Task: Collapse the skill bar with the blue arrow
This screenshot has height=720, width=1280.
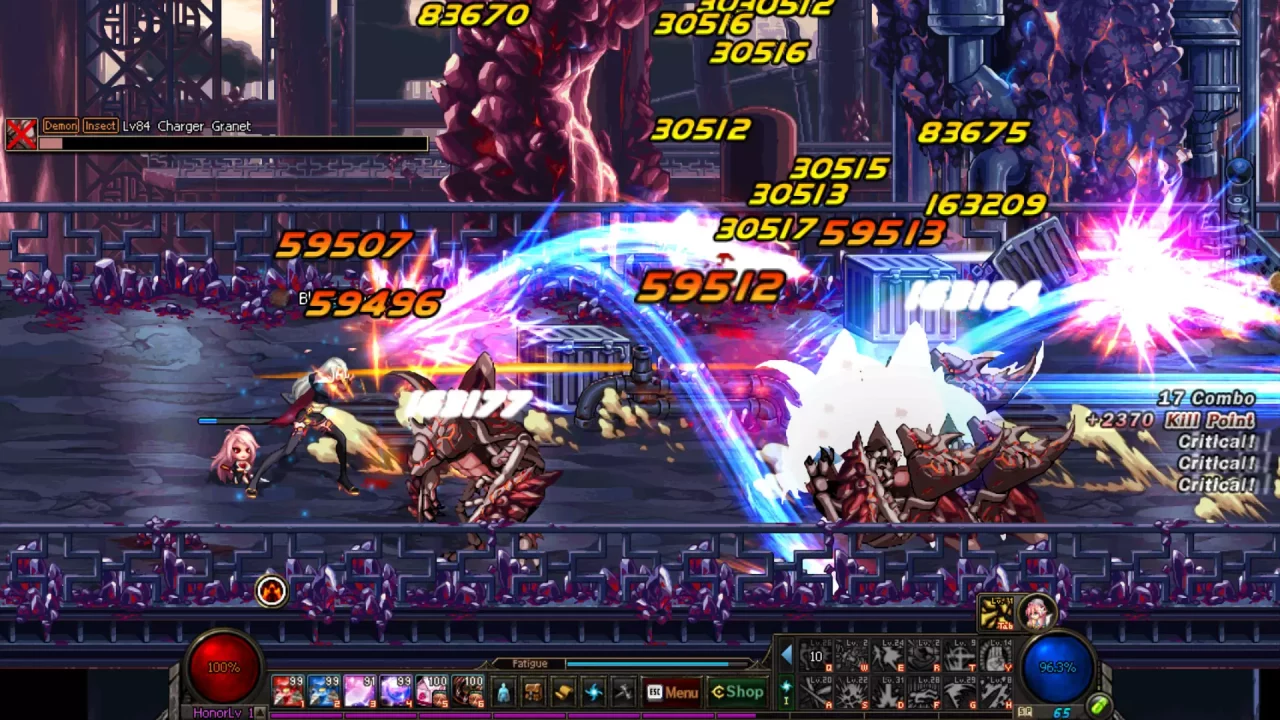Action: (787, 652)
